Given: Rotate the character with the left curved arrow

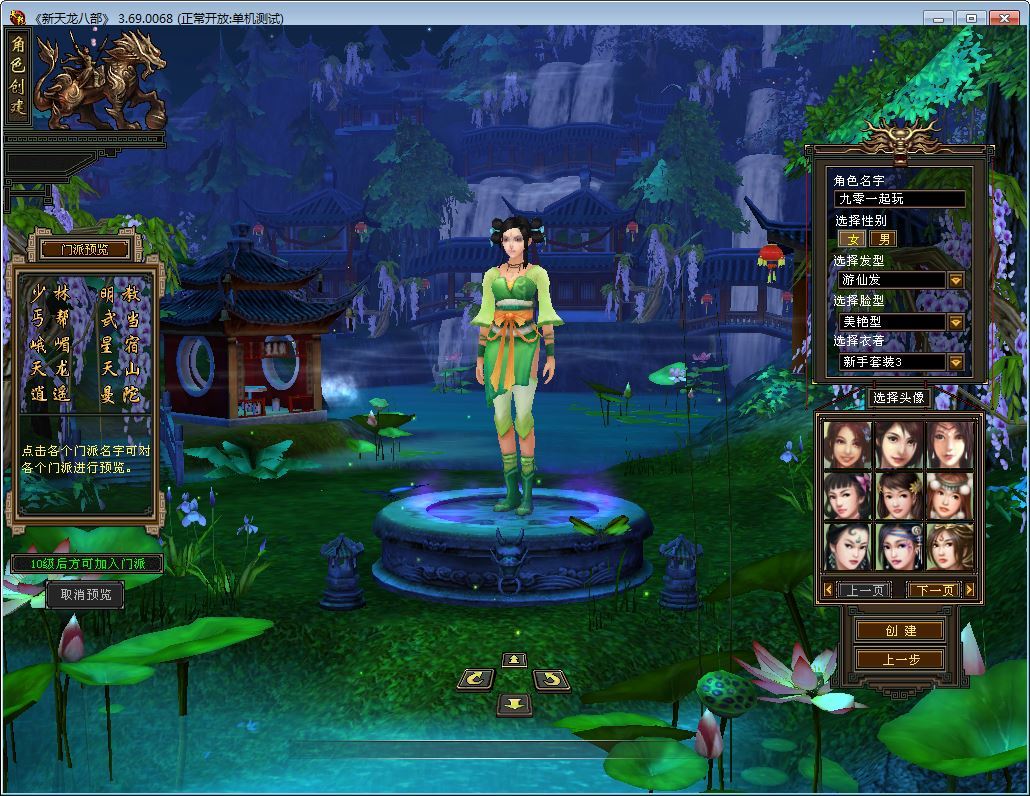Looking at the screenshot, I should point(475,680).
